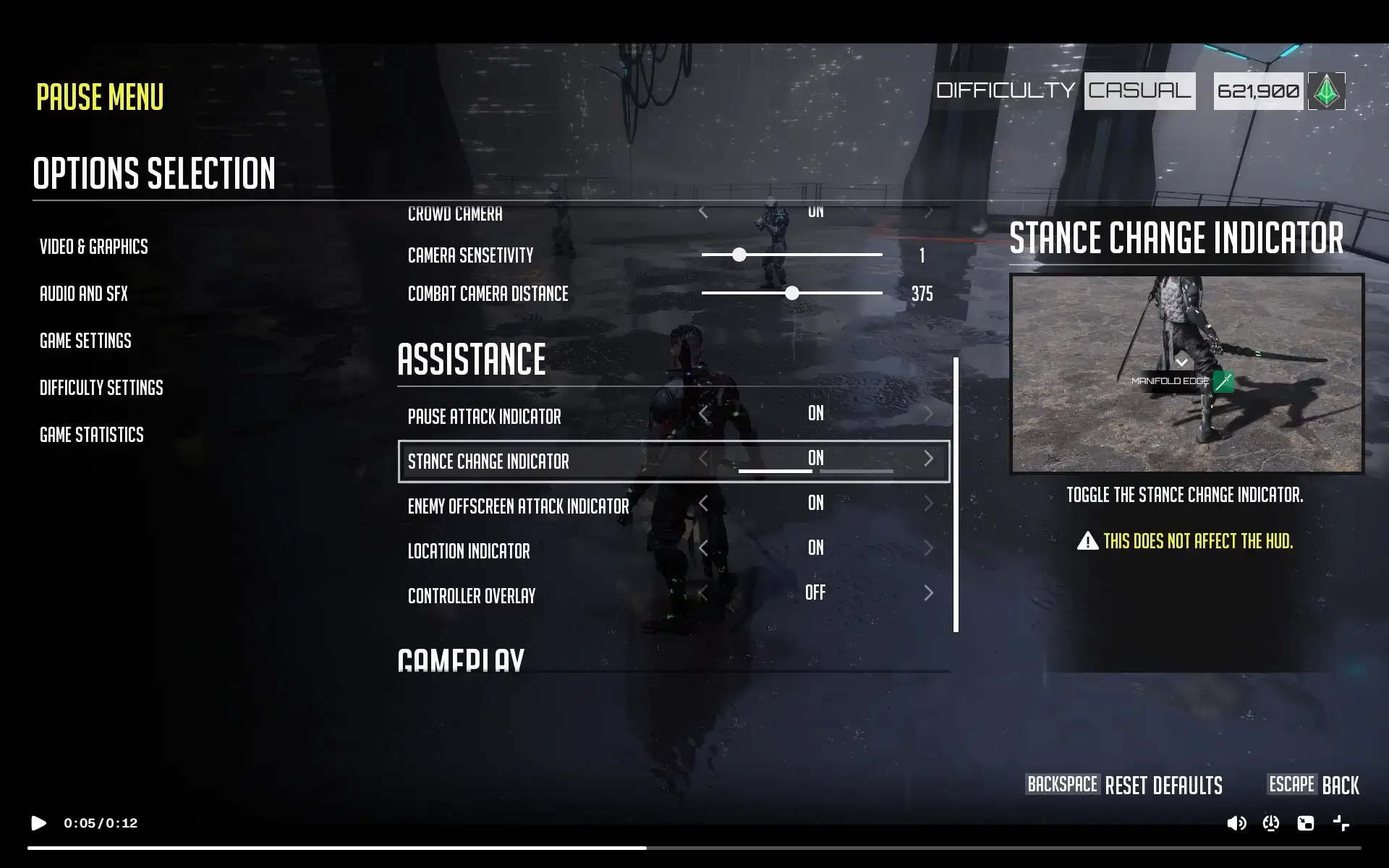Click right arrow on Stance Change Indicator
This screenshot has width=1389, height=868.
[928, 459]
